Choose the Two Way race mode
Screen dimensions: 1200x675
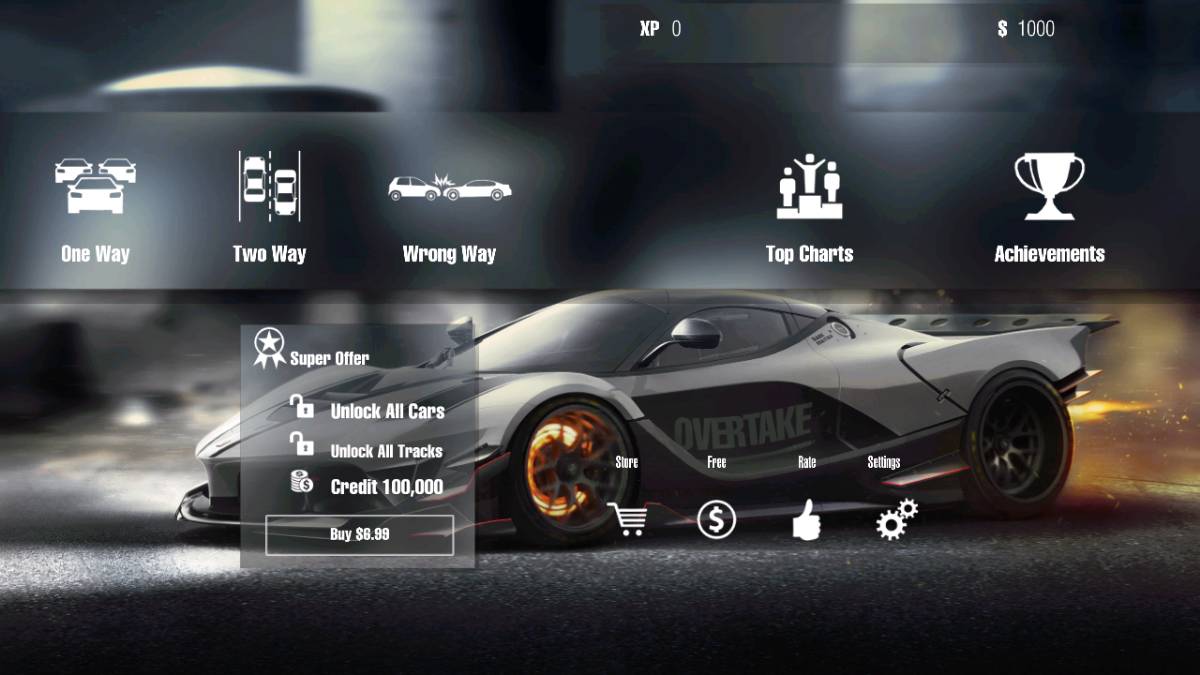click(269, 208)
